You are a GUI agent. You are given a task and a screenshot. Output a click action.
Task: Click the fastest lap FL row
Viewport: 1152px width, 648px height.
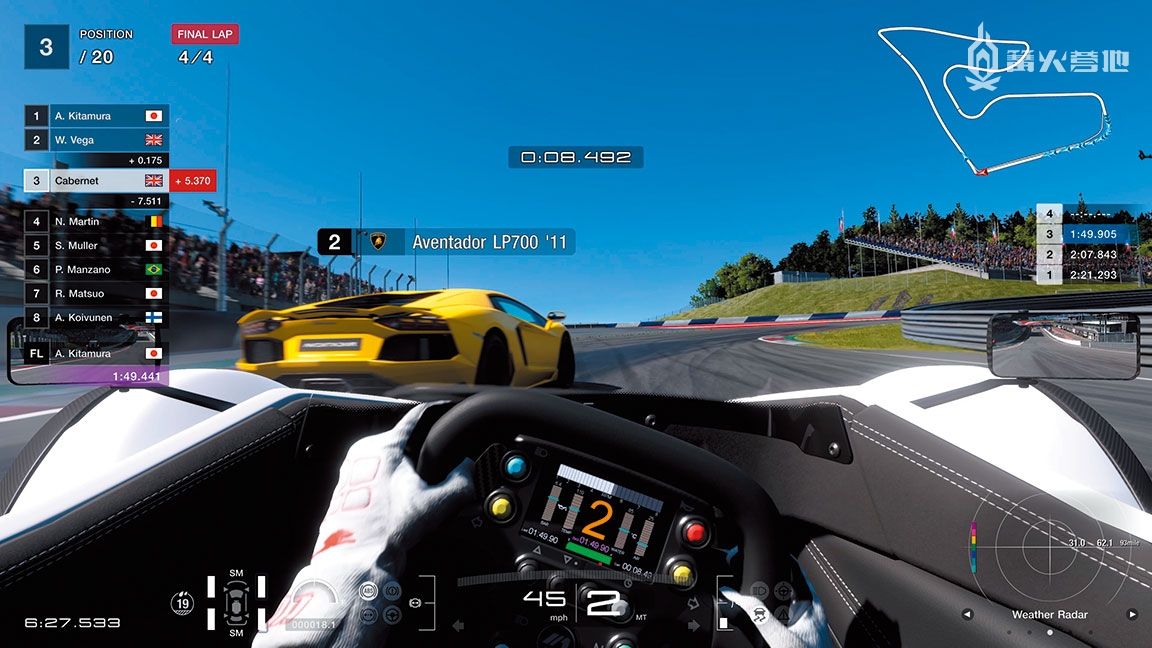(96, 353)
